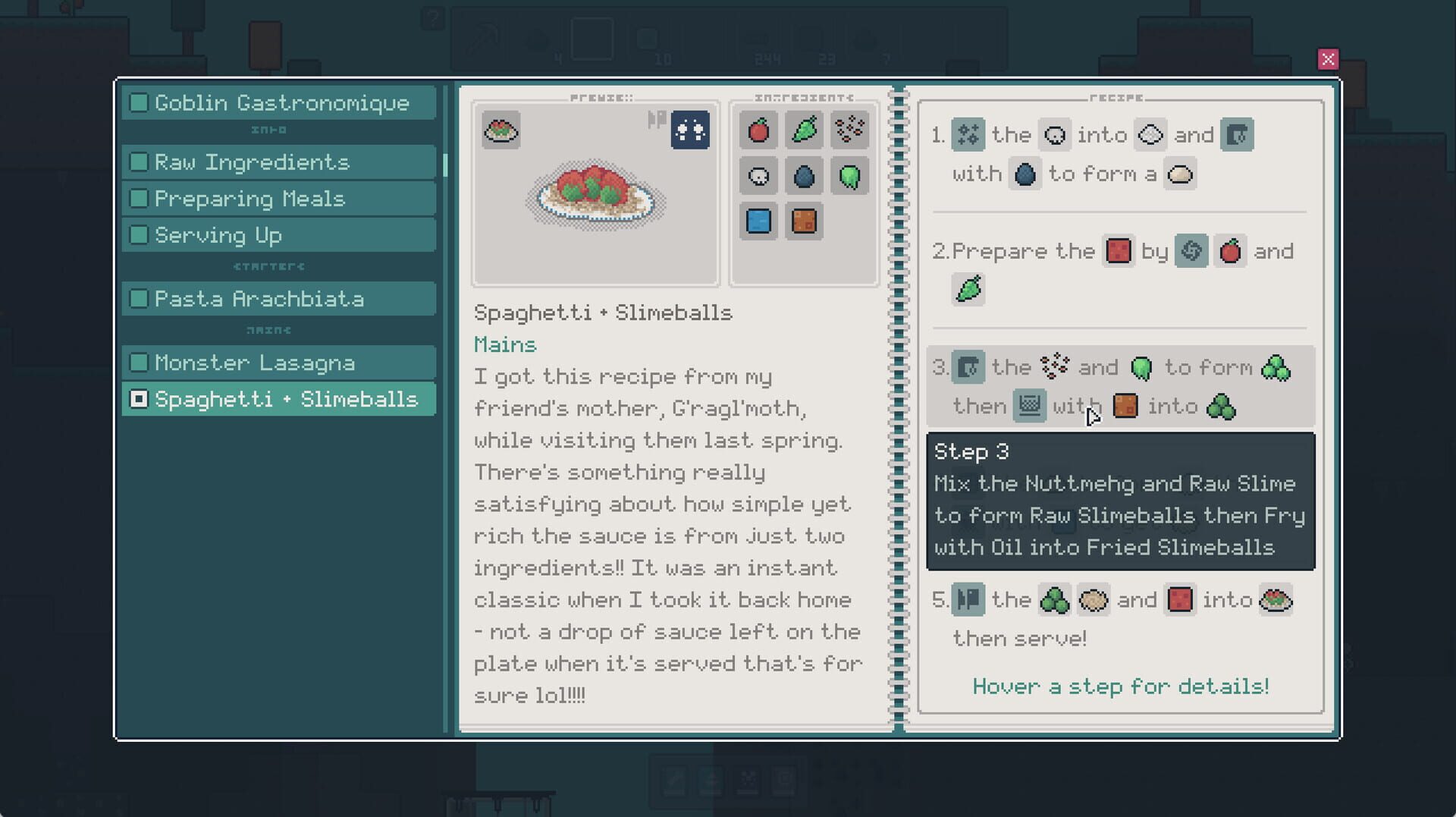Select the orange oil block ingredient
The image size is (1456, 817).
click(x=804, y=221)
